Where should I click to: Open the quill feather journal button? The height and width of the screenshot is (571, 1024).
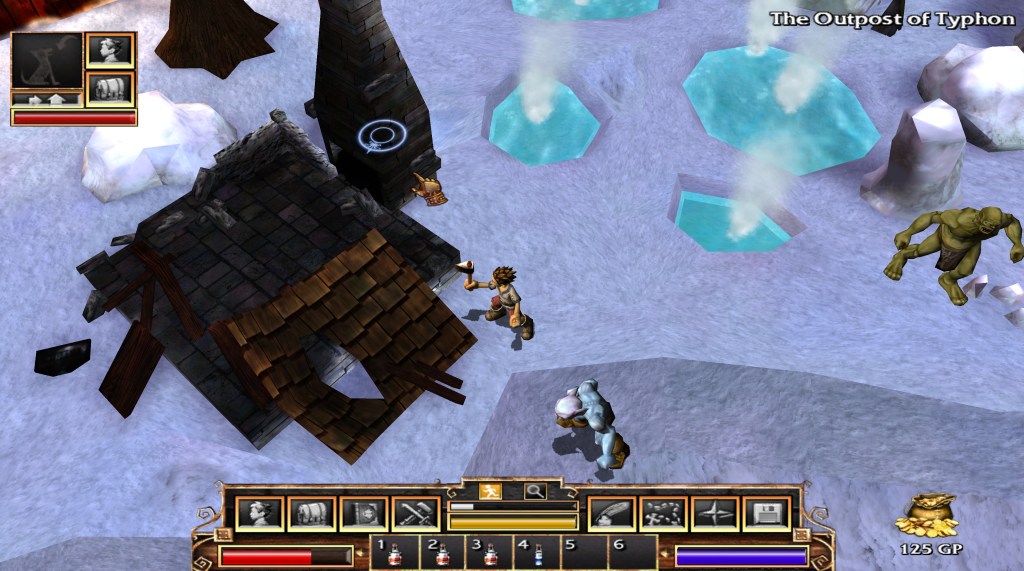coord(611,513)
